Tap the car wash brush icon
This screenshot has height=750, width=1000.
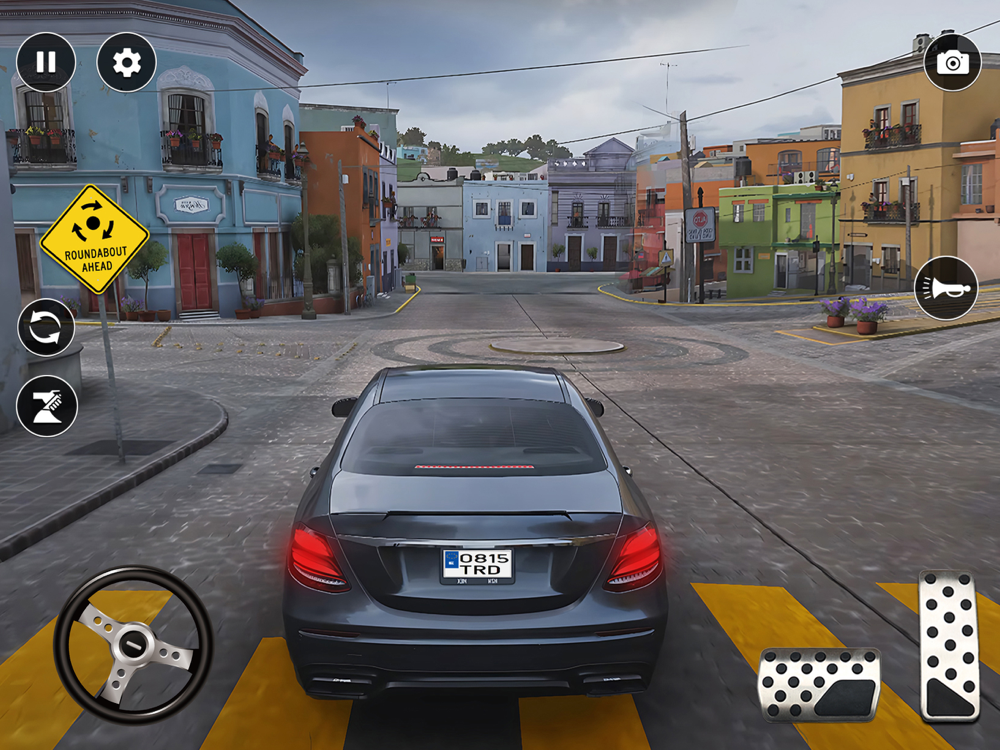[47, 406]
